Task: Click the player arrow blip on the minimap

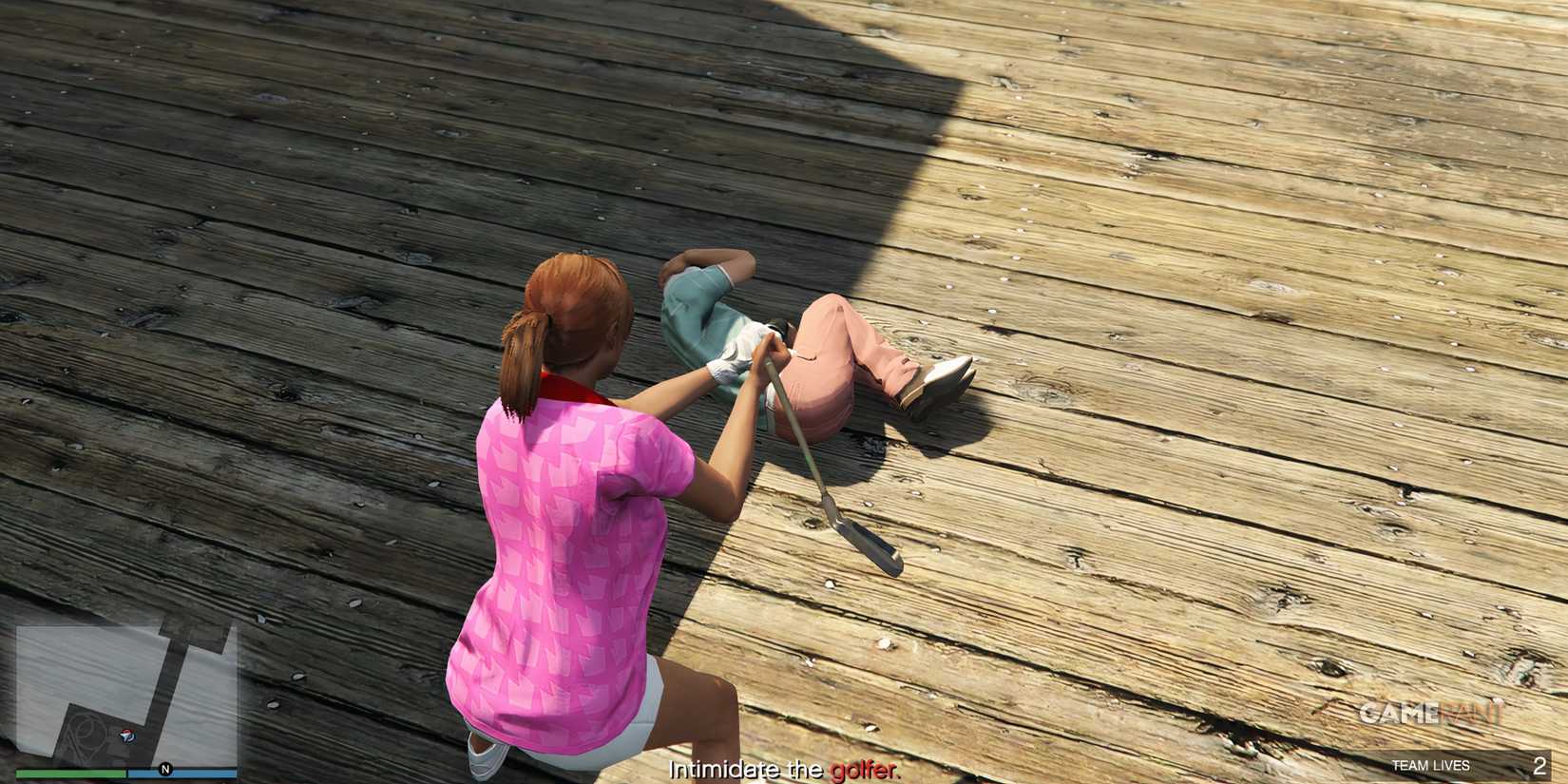Action: tap(126, 736)
